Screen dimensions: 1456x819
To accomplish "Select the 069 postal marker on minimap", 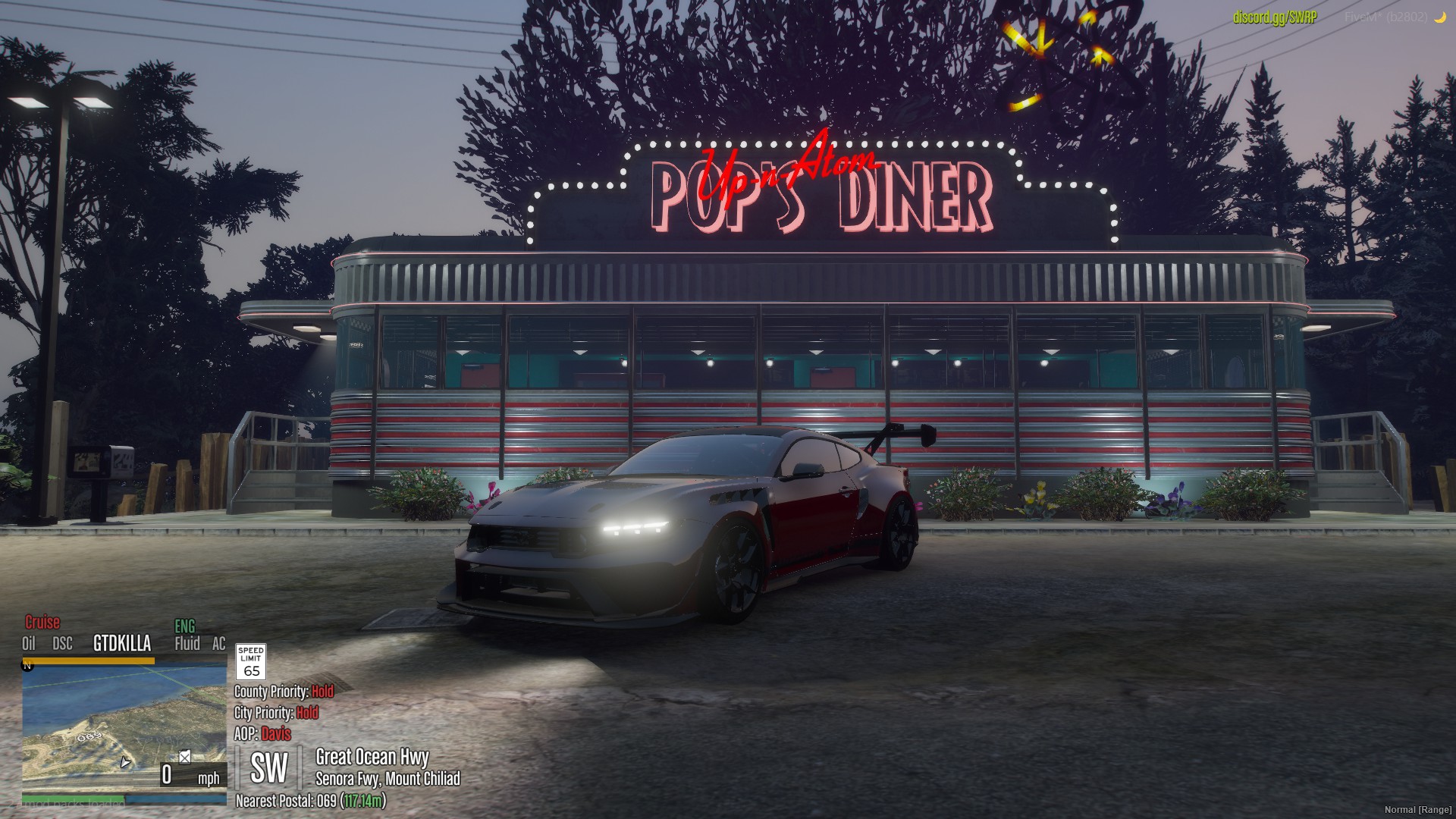I will point(89,736).
